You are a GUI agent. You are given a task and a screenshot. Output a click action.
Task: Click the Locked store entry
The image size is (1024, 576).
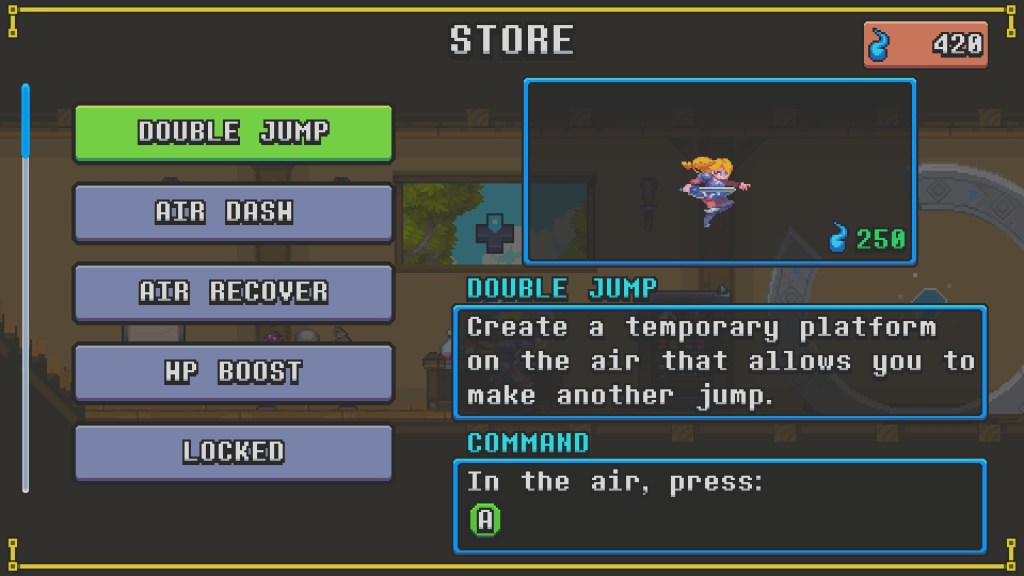(233, 451)
